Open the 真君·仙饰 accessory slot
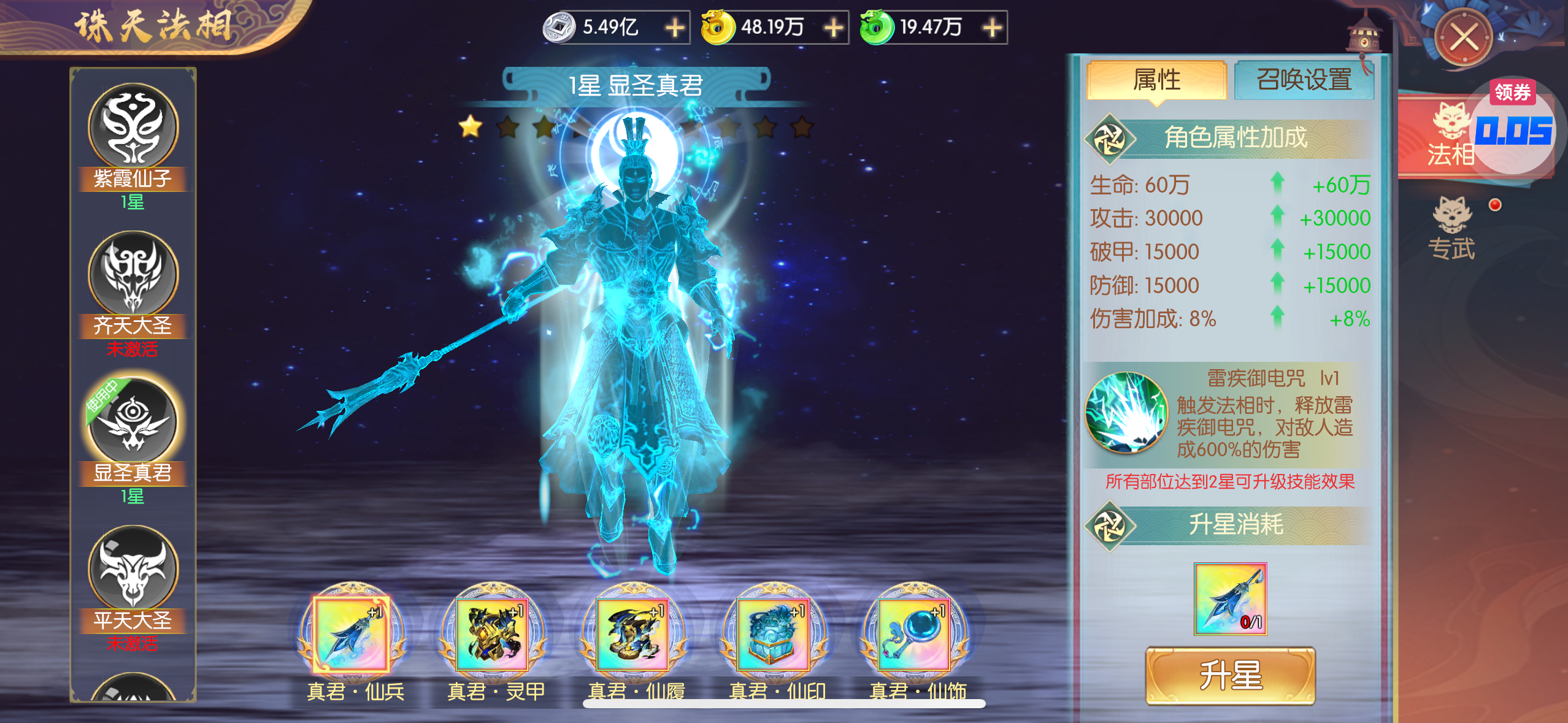The height and width of the screenshot is (723, 1568). pos(915,634)
